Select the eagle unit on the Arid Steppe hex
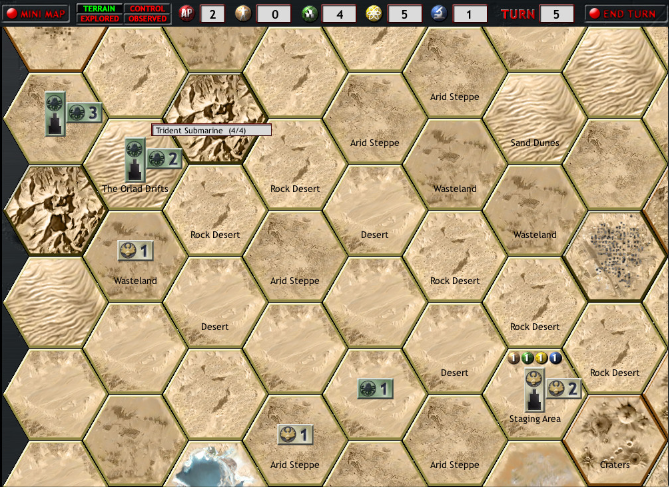The image size is (669, 487). [x=294, y=434]
